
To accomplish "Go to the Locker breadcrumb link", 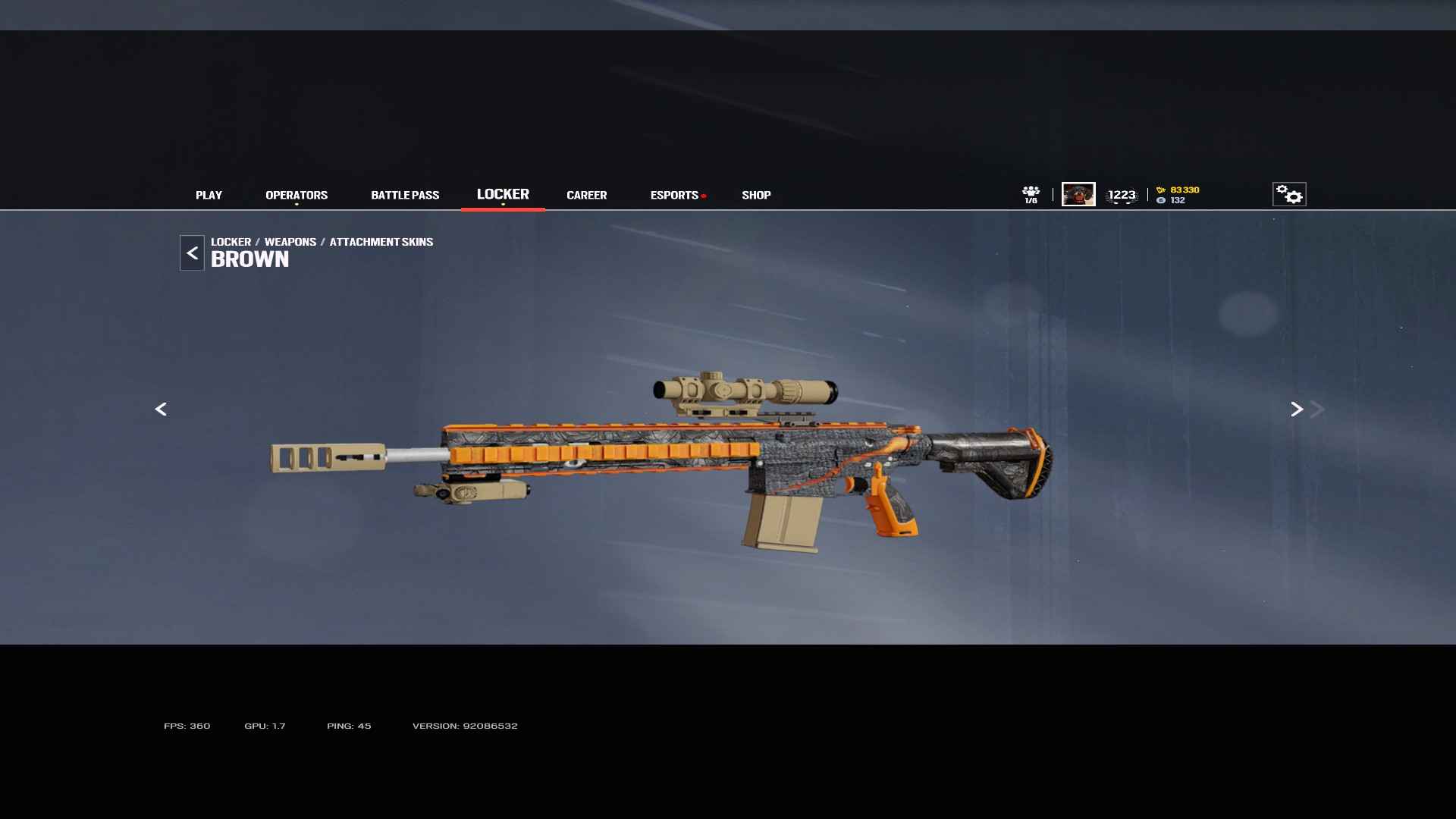I will click(231, 242).
